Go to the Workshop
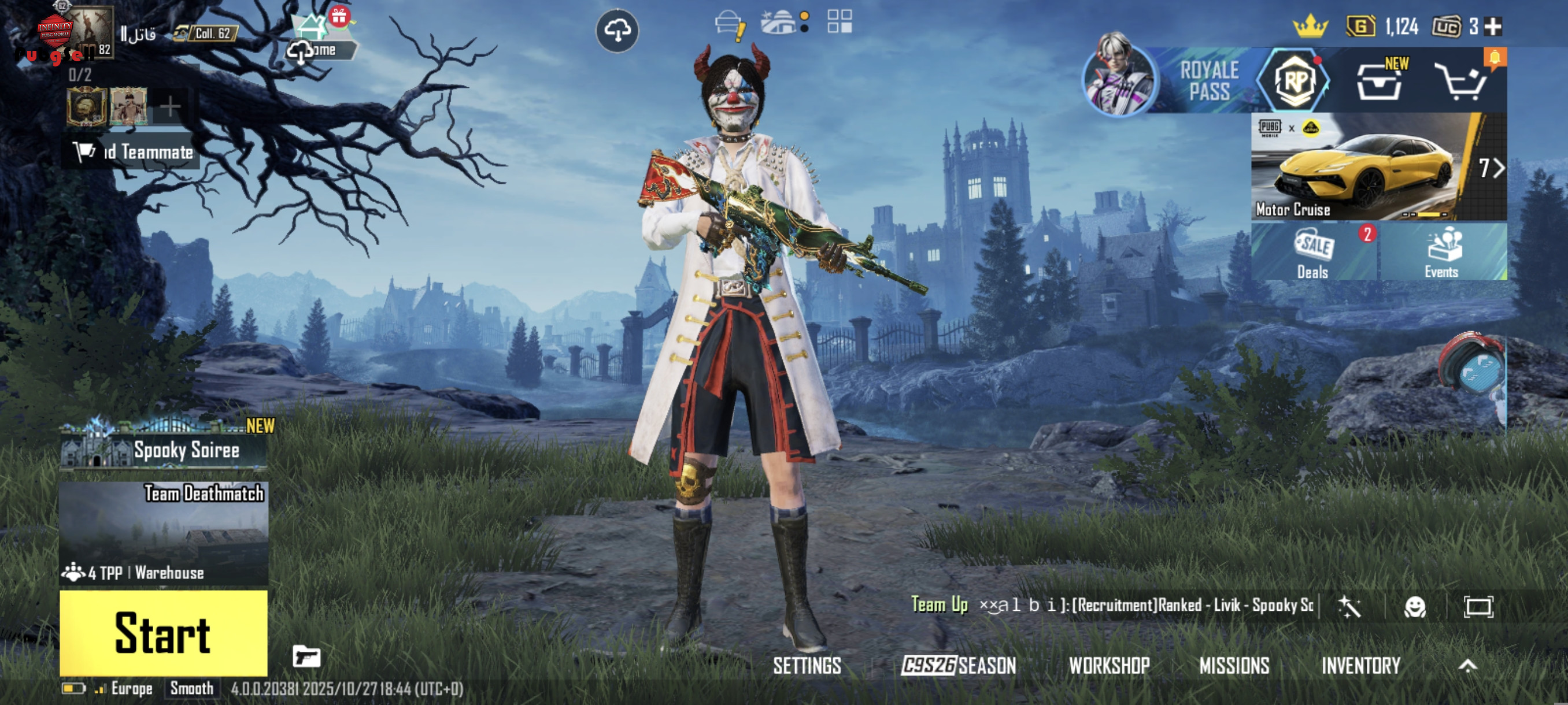Image resolution: width=1568 pixels, height=705 pixels. tap(1109, 666)
